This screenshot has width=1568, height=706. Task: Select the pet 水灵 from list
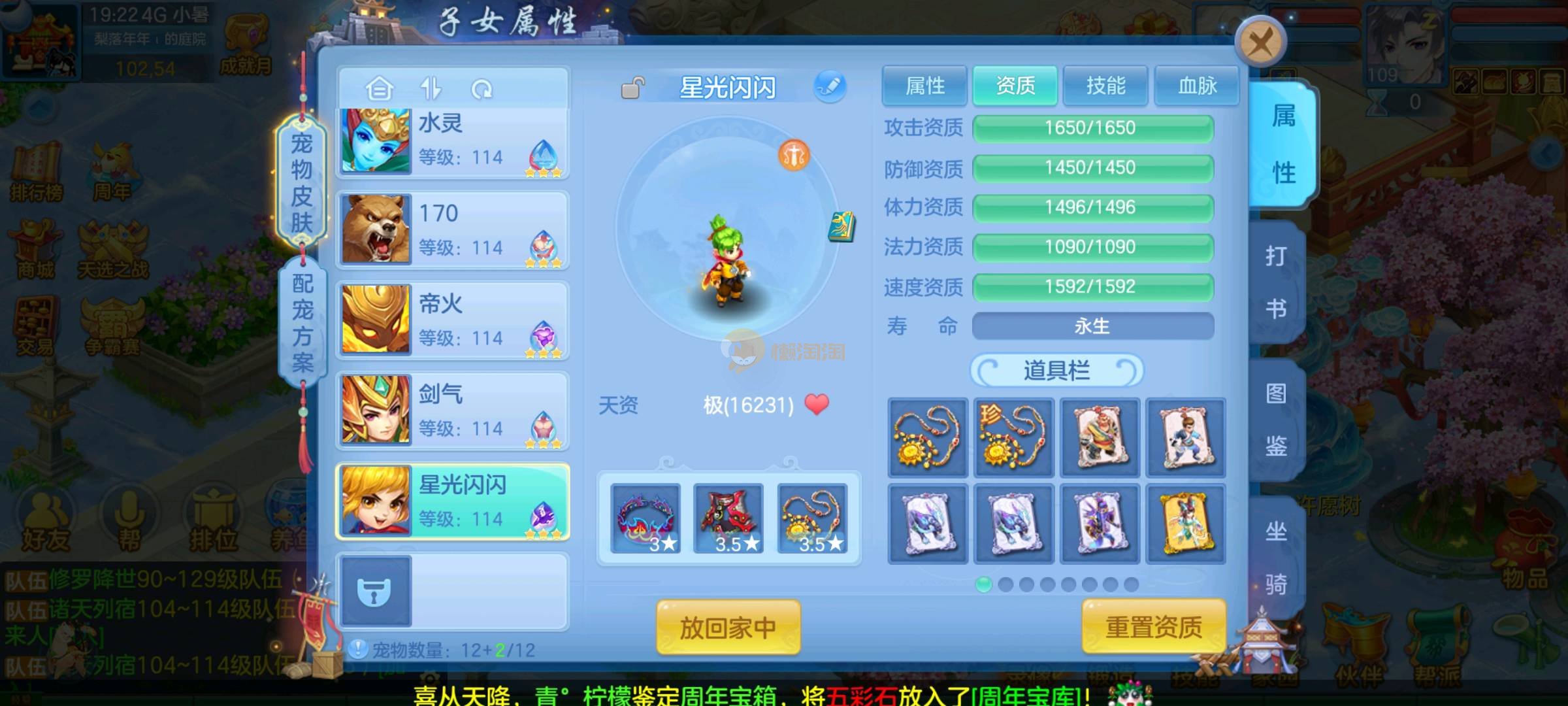[453, 142]
